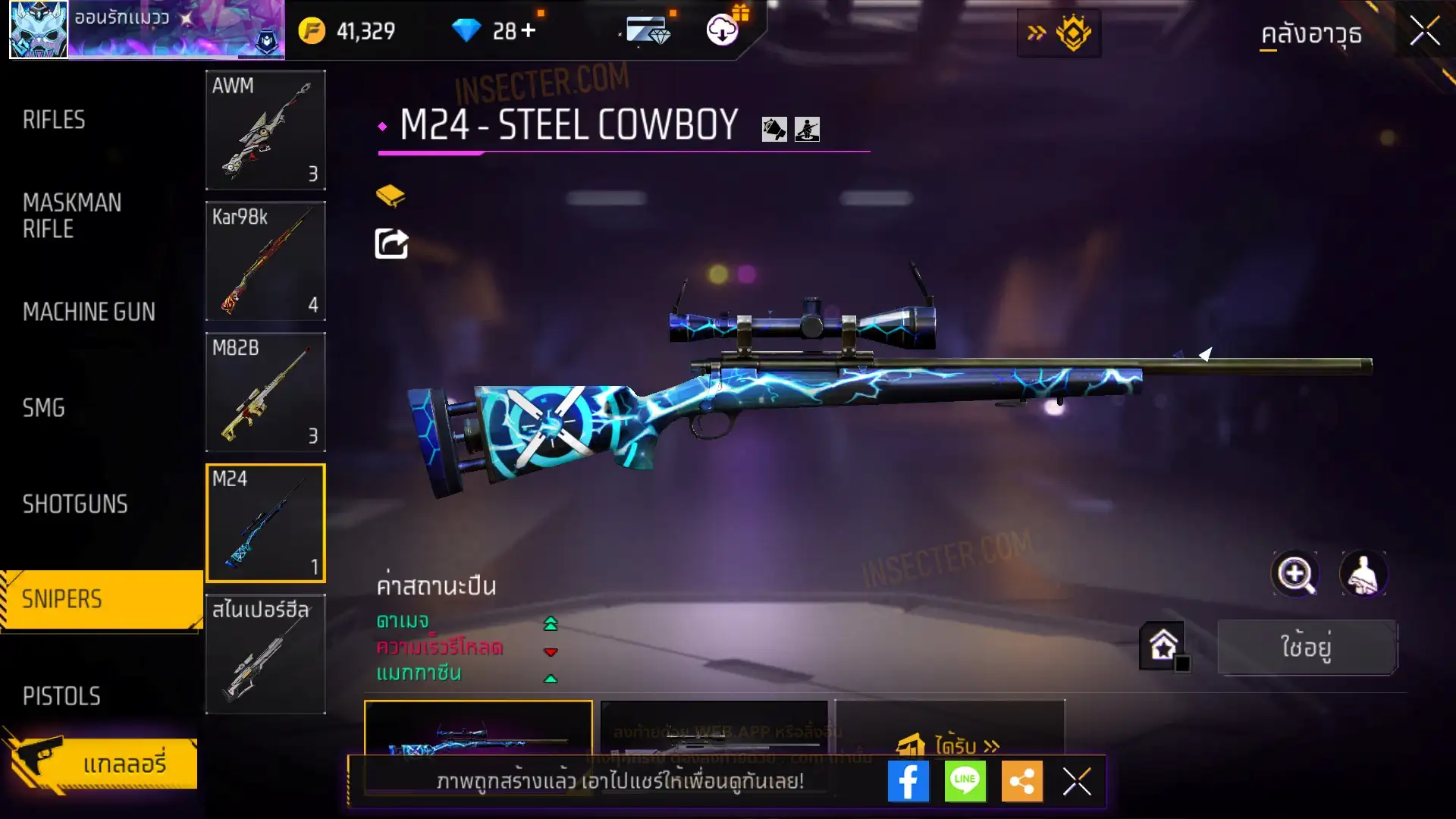Tap the share arrow icon below the title

click(392, 244)
